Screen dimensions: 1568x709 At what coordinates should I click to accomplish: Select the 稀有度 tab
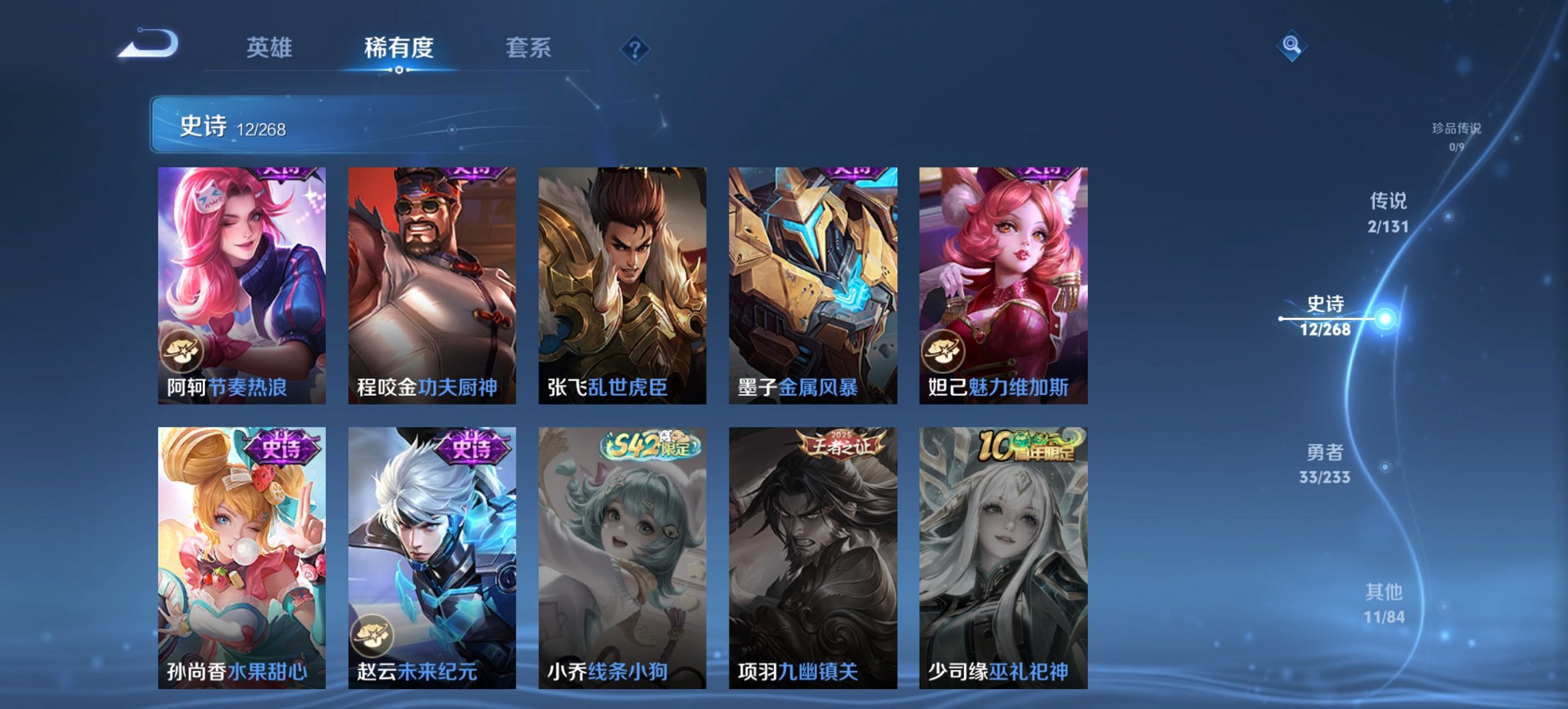click(x=400, y=48)
